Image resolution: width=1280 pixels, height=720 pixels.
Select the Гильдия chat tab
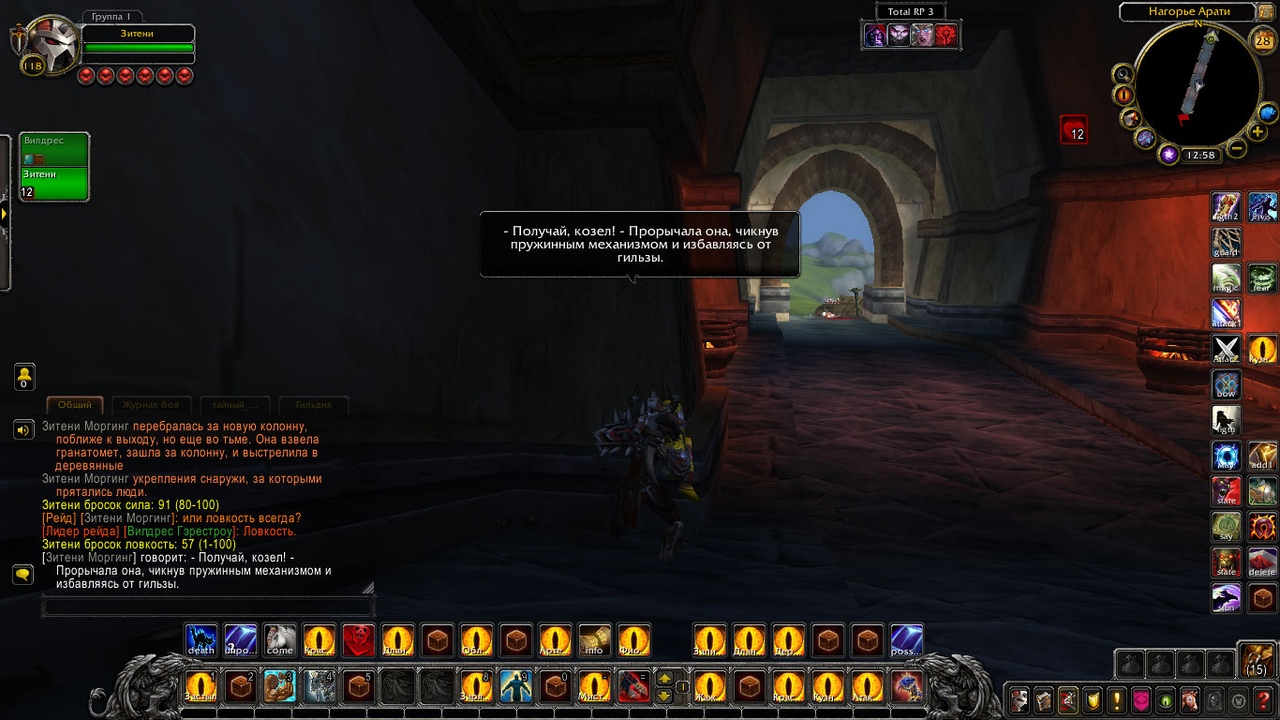313,405
